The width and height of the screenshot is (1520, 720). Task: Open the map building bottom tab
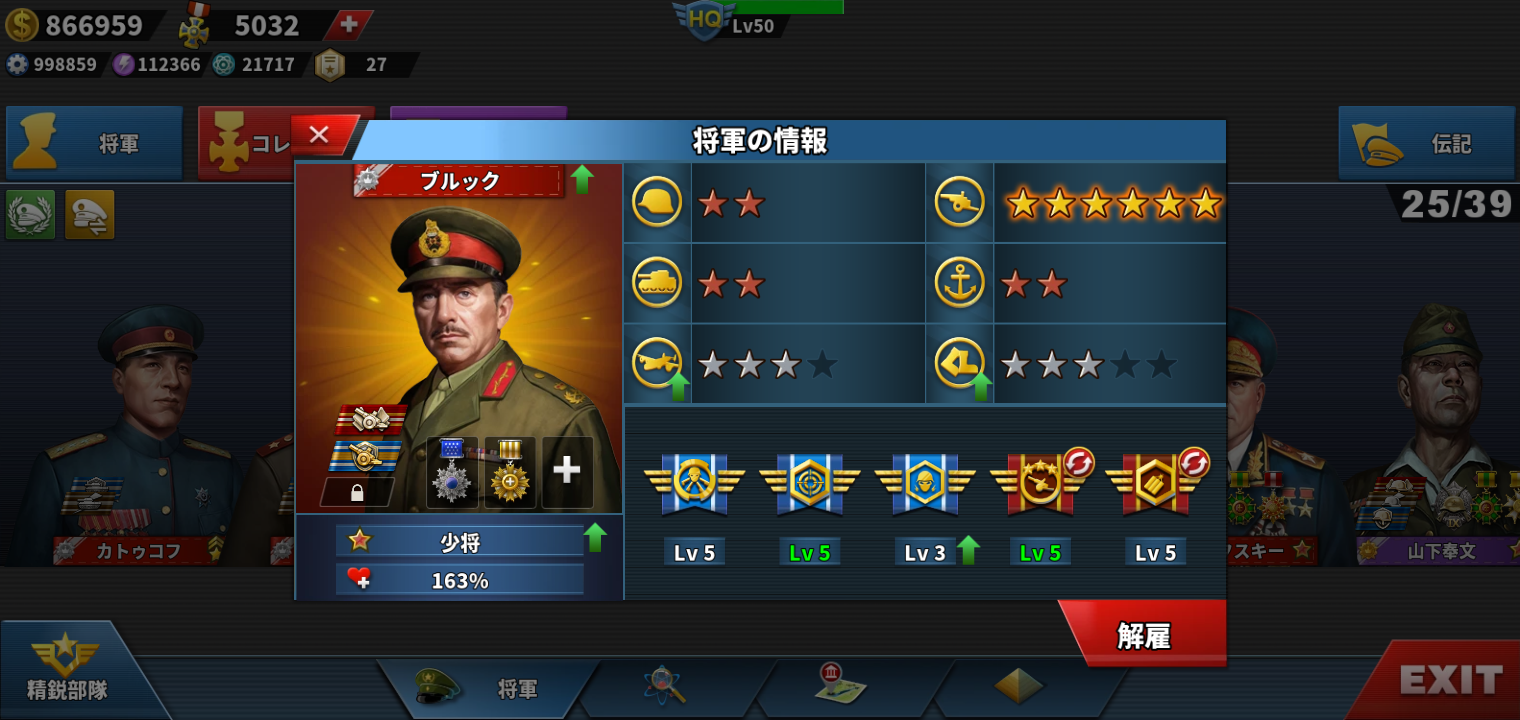(x=840, y=685)
